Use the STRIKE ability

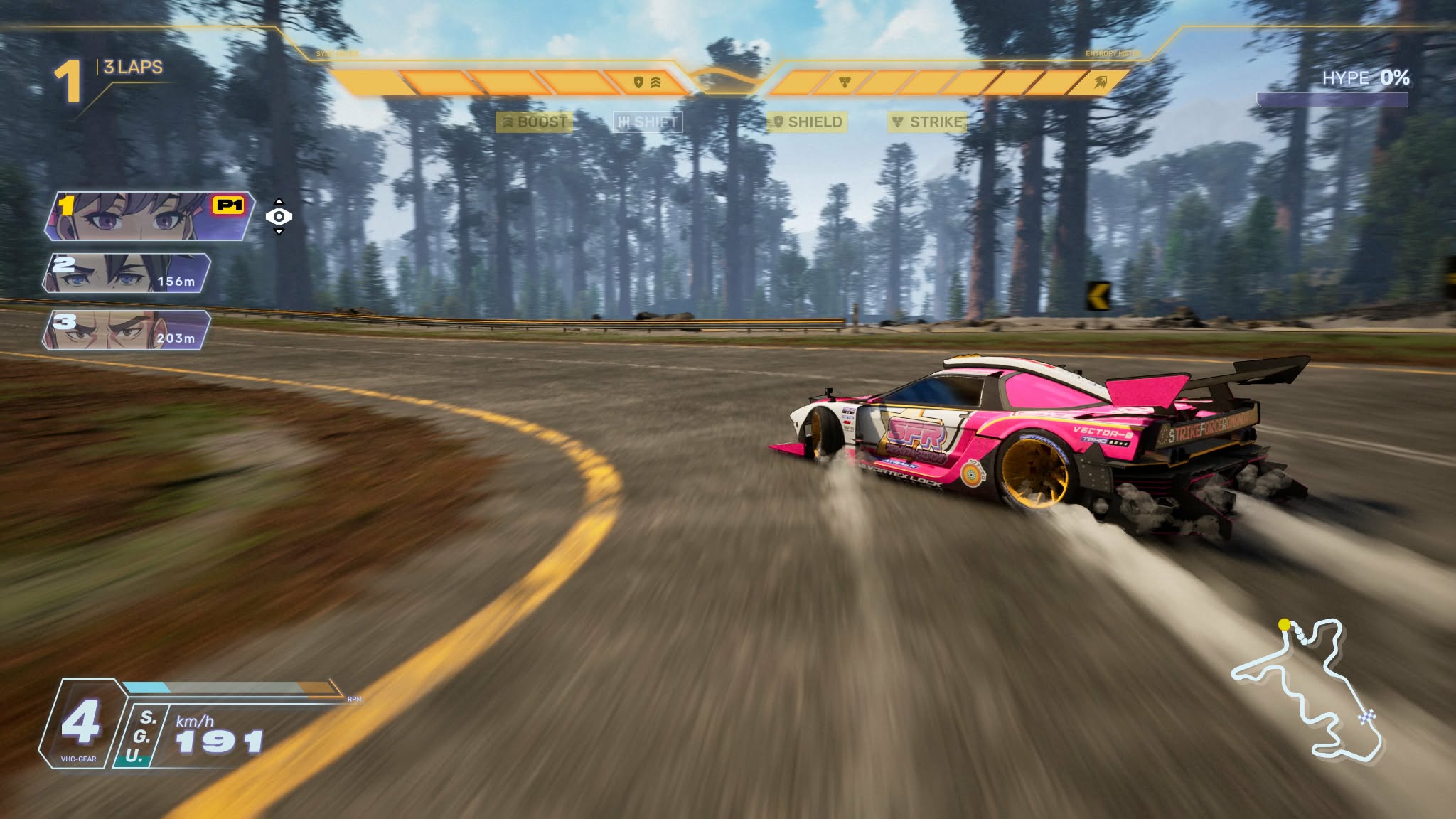[927, 122]
